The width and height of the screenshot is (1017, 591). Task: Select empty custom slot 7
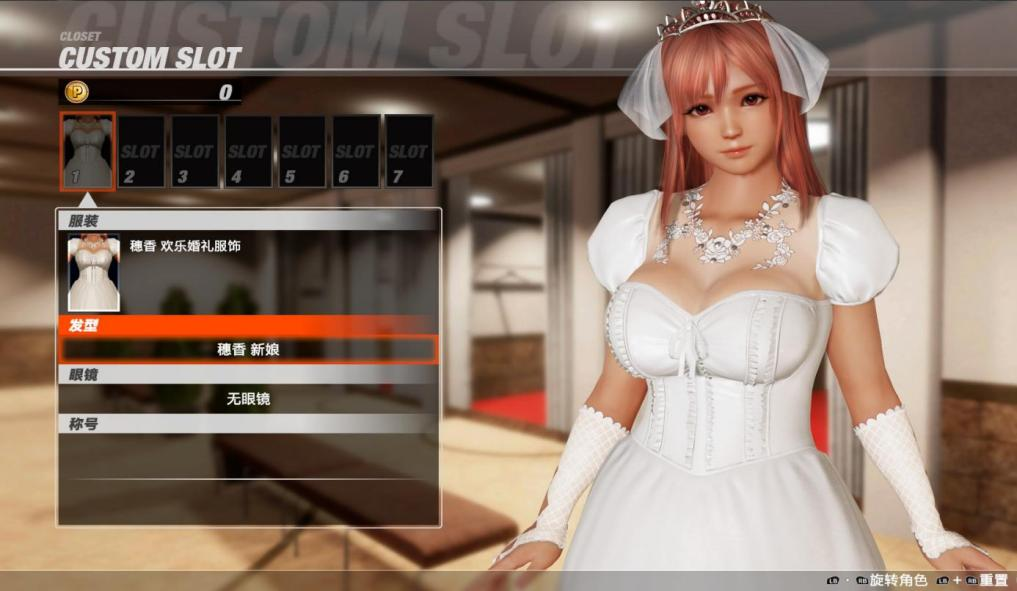point(408,151)
